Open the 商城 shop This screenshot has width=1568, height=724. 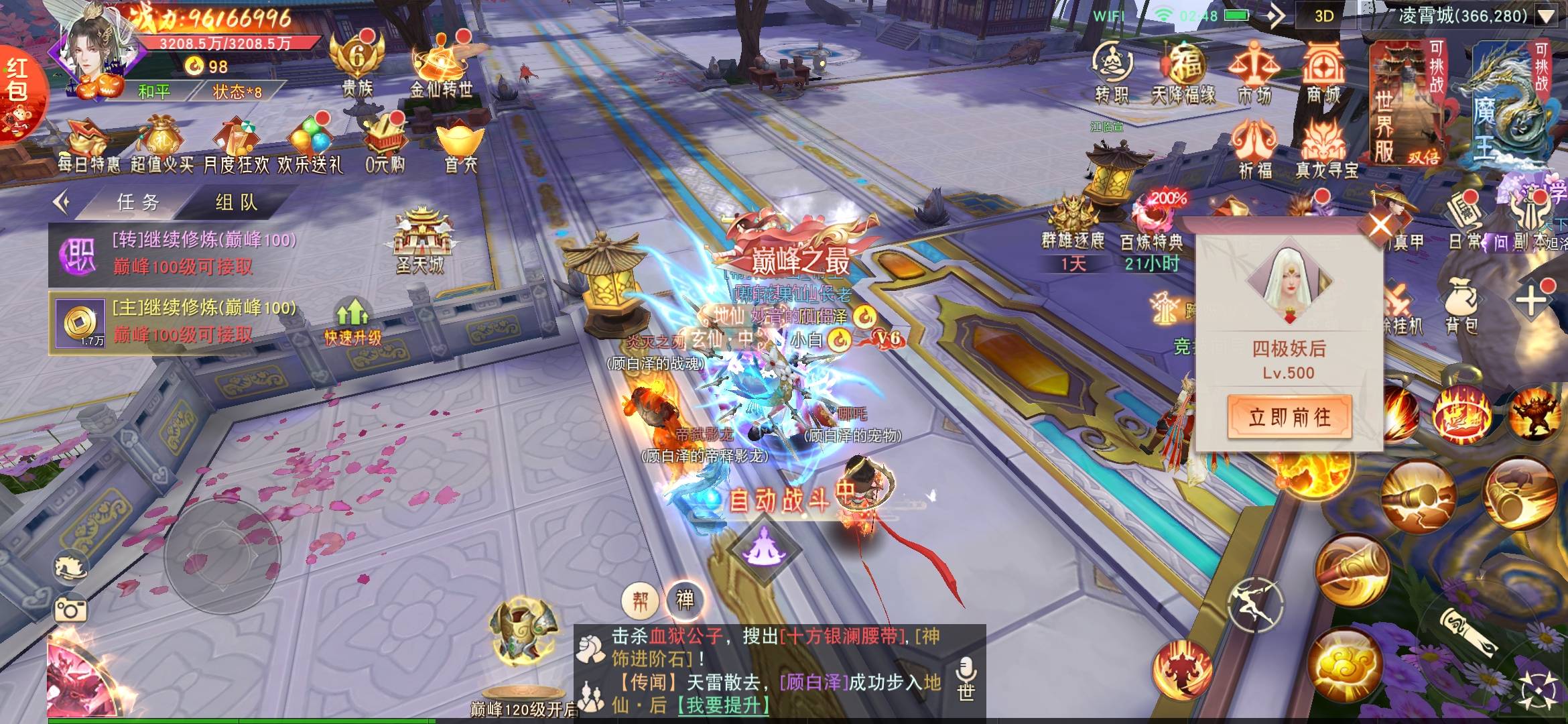(1323, 72)
